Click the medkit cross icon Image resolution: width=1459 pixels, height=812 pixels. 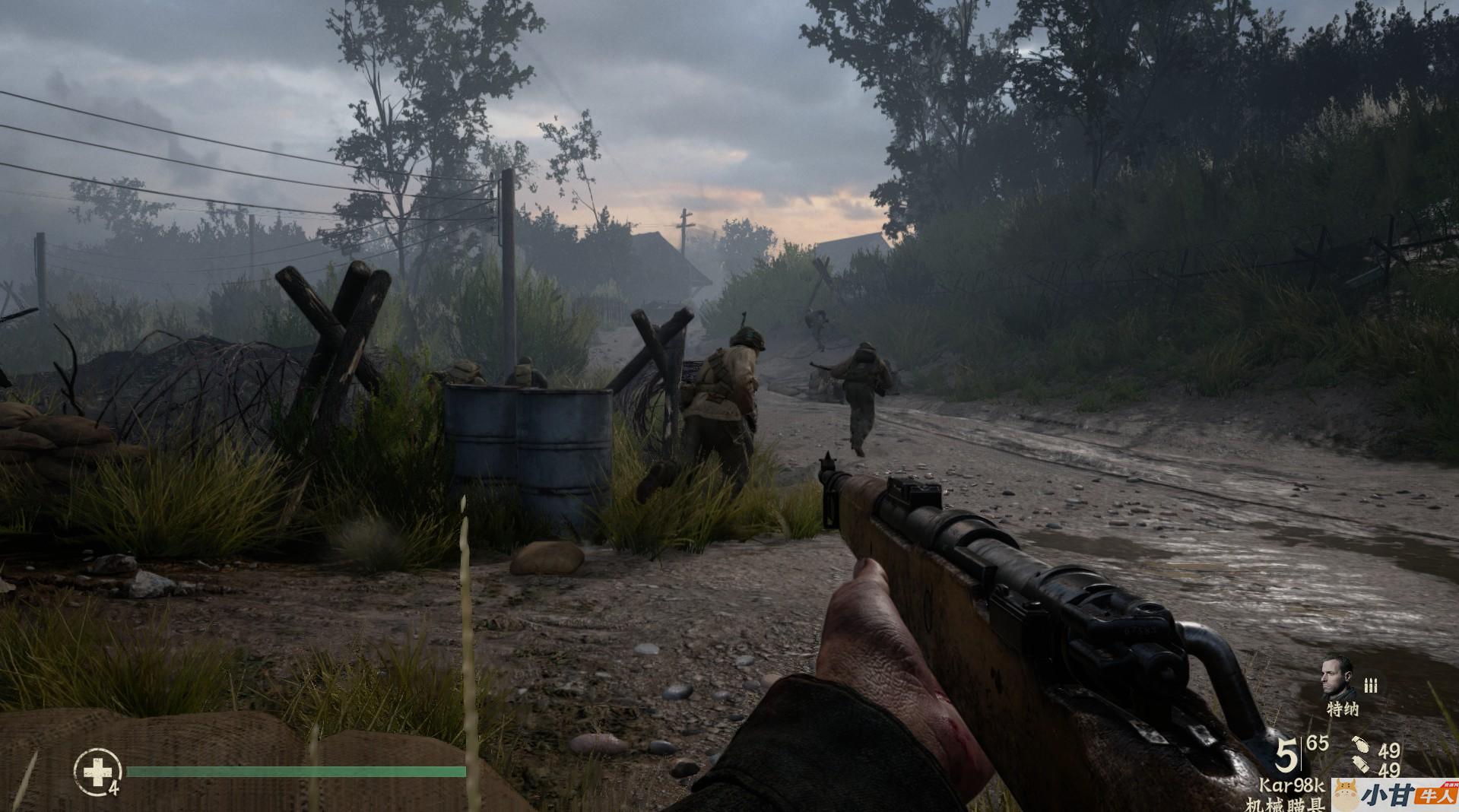(97, 772)
